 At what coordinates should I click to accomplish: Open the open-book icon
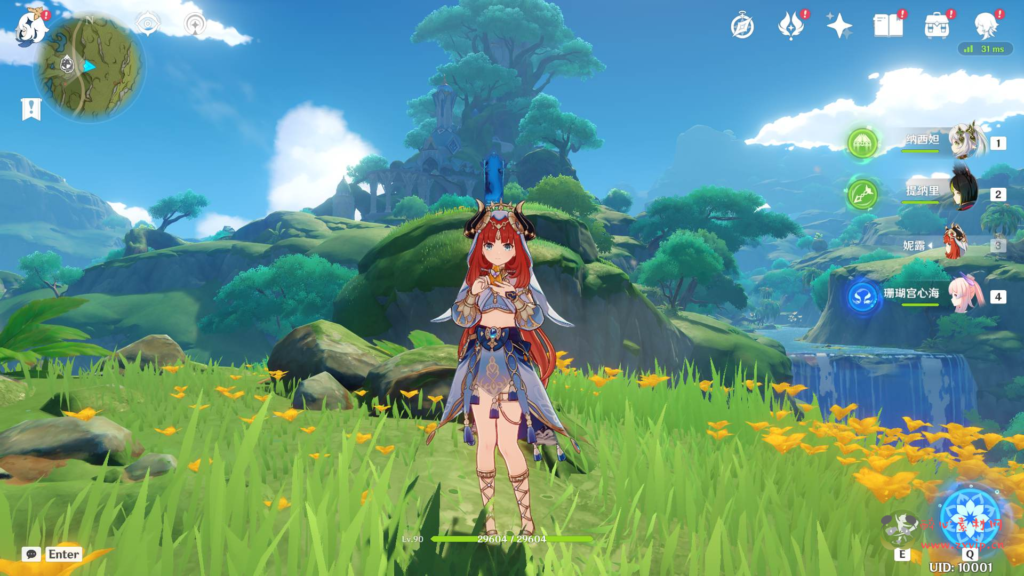[x=888, y=26]
